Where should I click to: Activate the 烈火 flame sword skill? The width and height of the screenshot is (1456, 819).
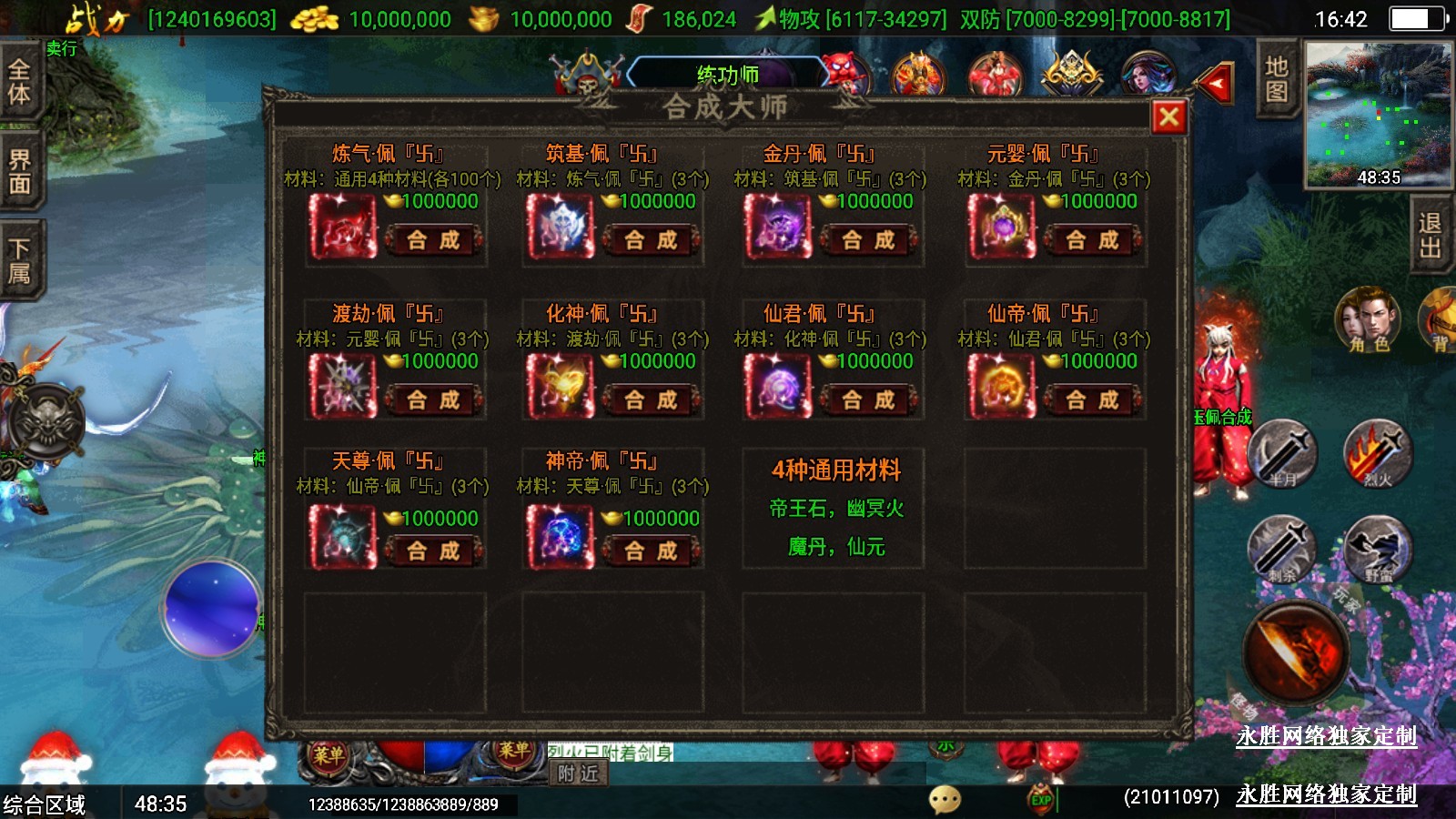point(1378,452)
